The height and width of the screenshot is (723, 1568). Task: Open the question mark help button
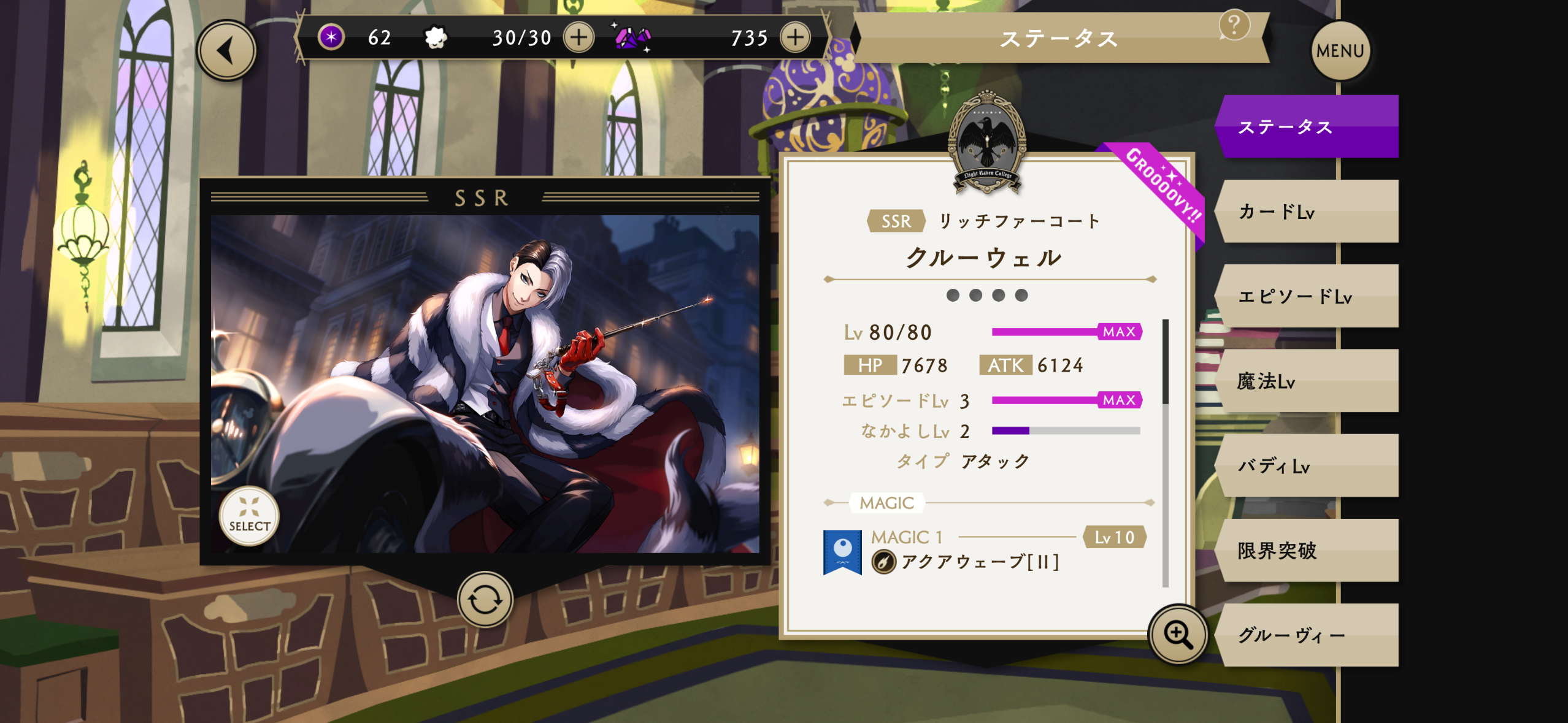(1234, 25)
